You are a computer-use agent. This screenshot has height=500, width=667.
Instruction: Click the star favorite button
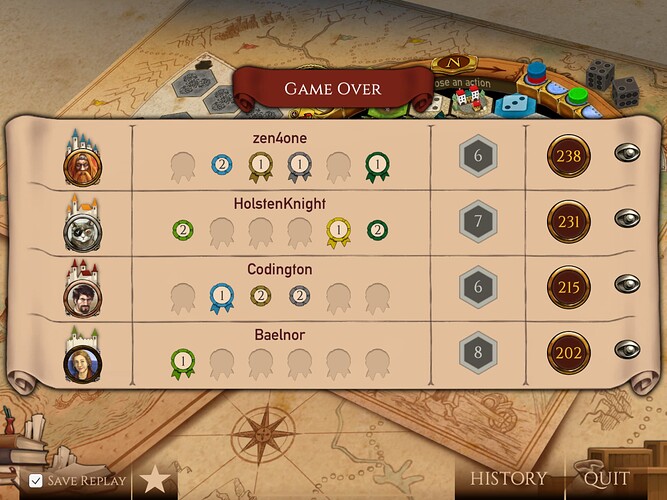tap(154, 481)
